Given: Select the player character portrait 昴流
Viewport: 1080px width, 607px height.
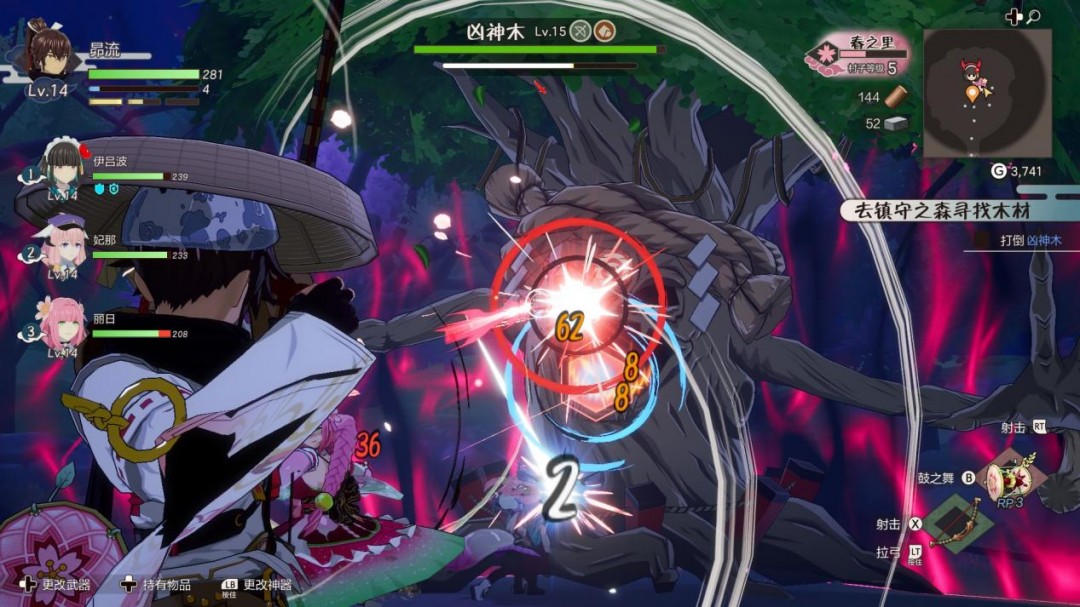Looking at the screenshot, I should (48, 50).
